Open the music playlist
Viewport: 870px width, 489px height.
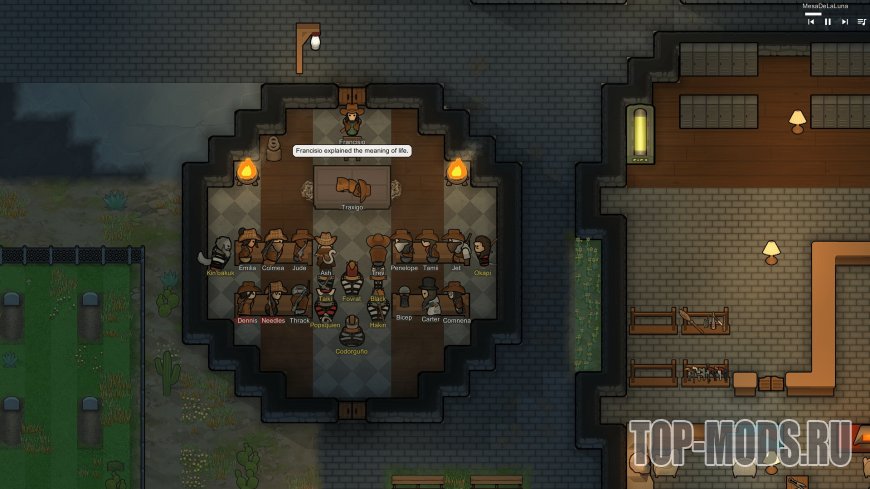(x=861, y=22)
